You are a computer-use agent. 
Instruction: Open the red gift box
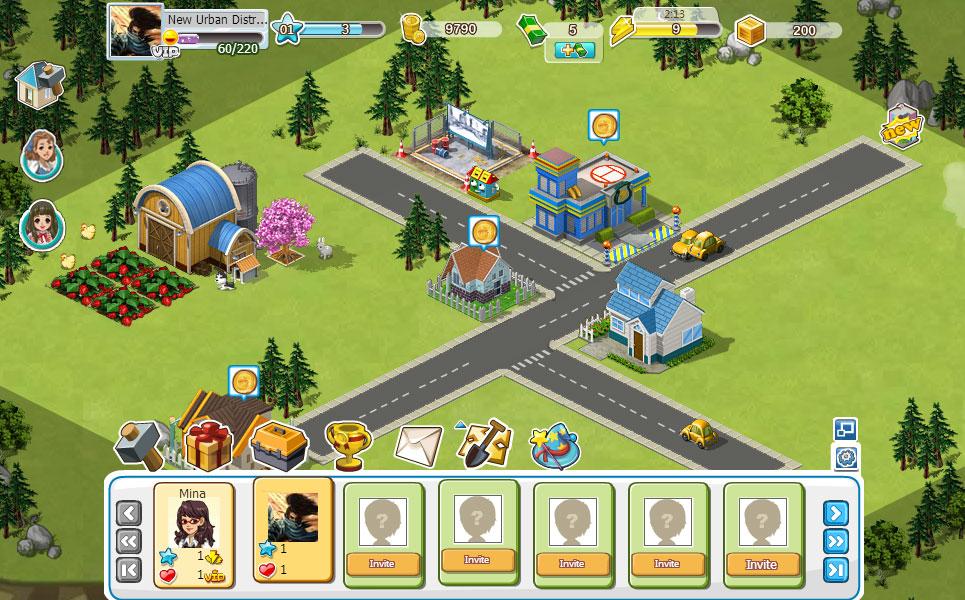coord(207,444)
